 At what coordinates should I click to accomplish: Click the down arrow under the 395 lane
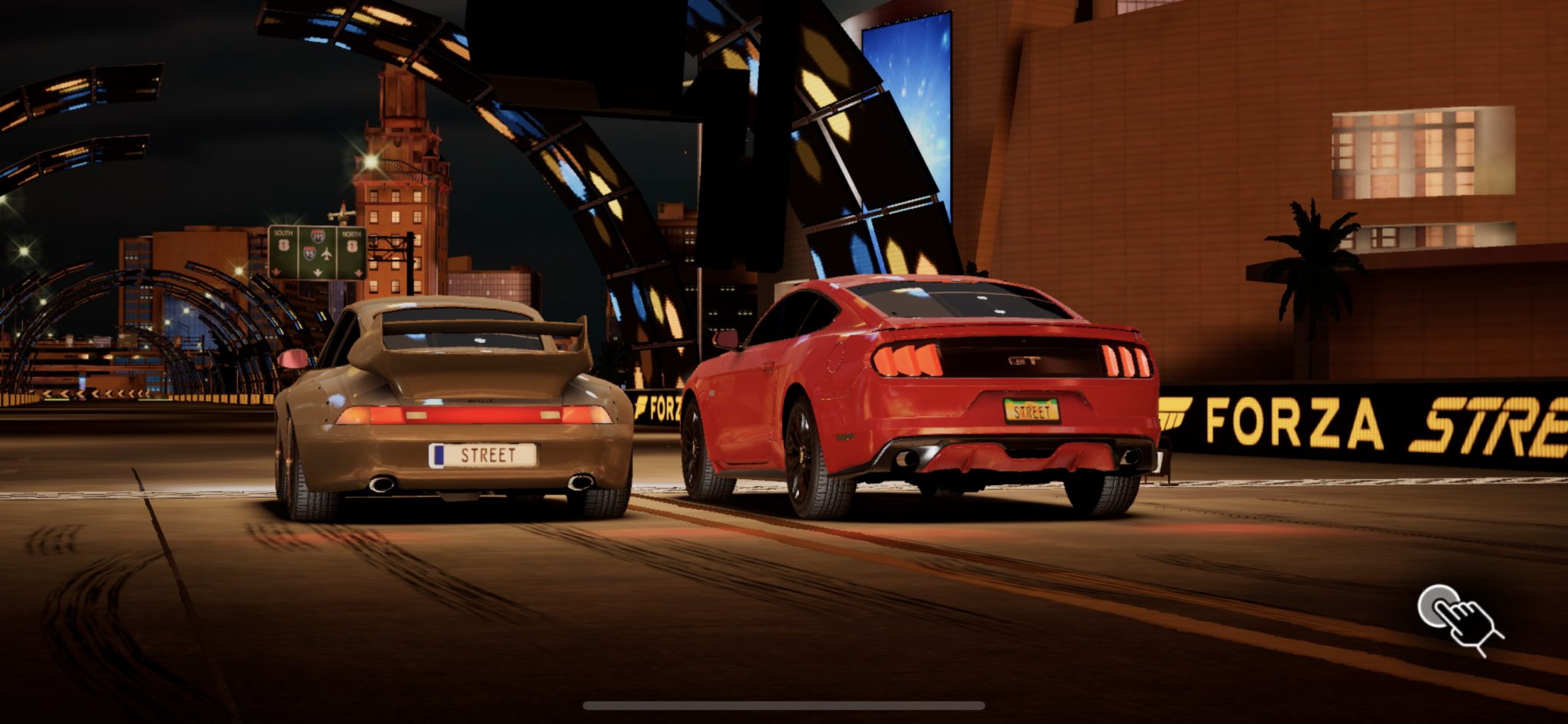tap(318, 272)
